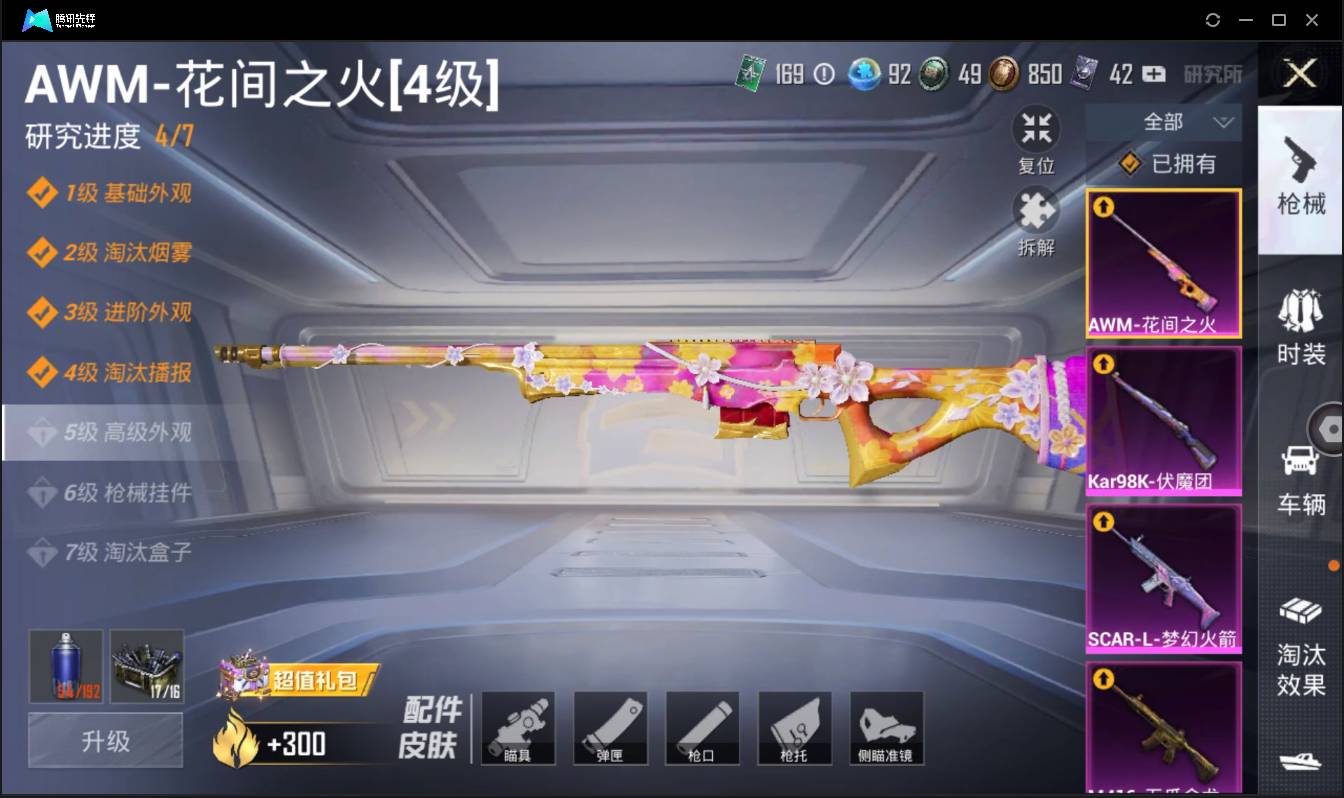The width and height of the screenshot is (1344, 798).
Task: Click the 拆解 dismantle puzzle icon
Action: click(1036, 211)
